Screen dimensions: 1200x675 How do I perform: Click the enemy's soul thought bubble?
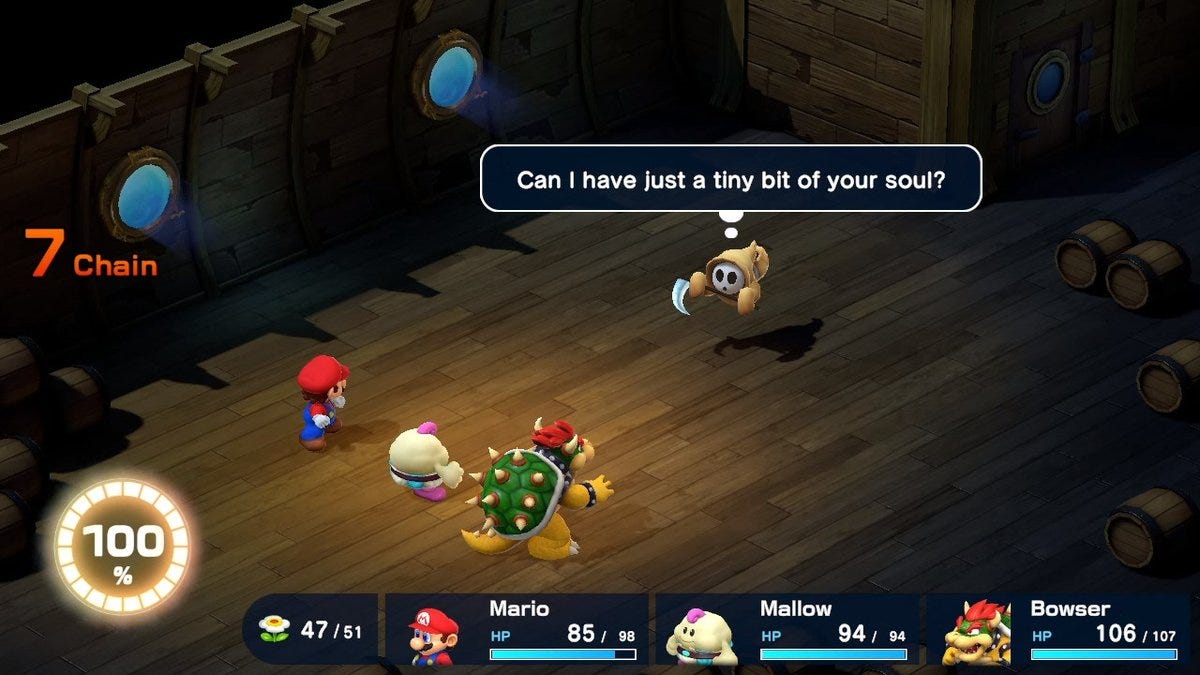click(730, 178)
